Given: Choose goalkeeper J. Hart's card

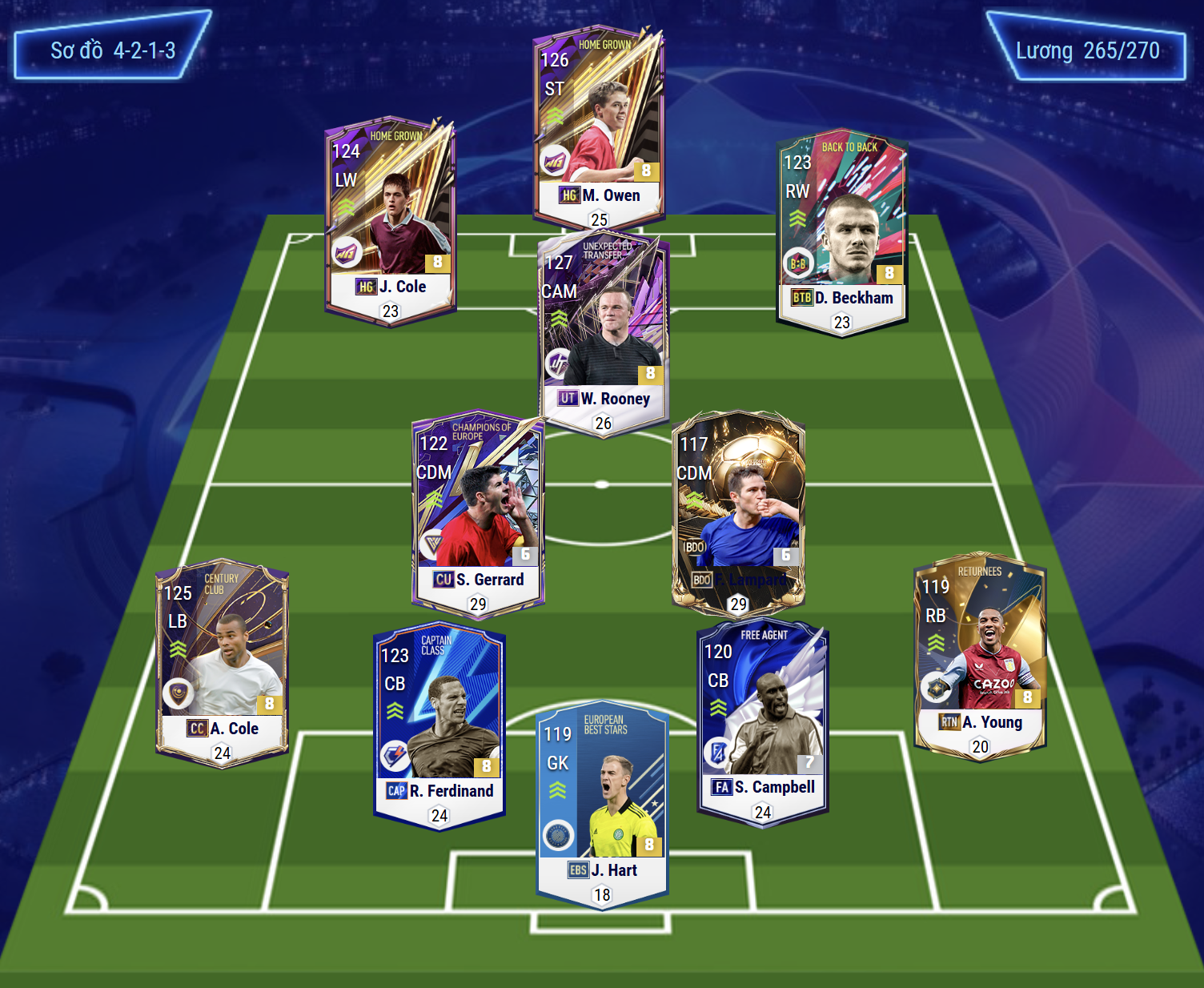Looking at the screenshot, I should [602, 805].
